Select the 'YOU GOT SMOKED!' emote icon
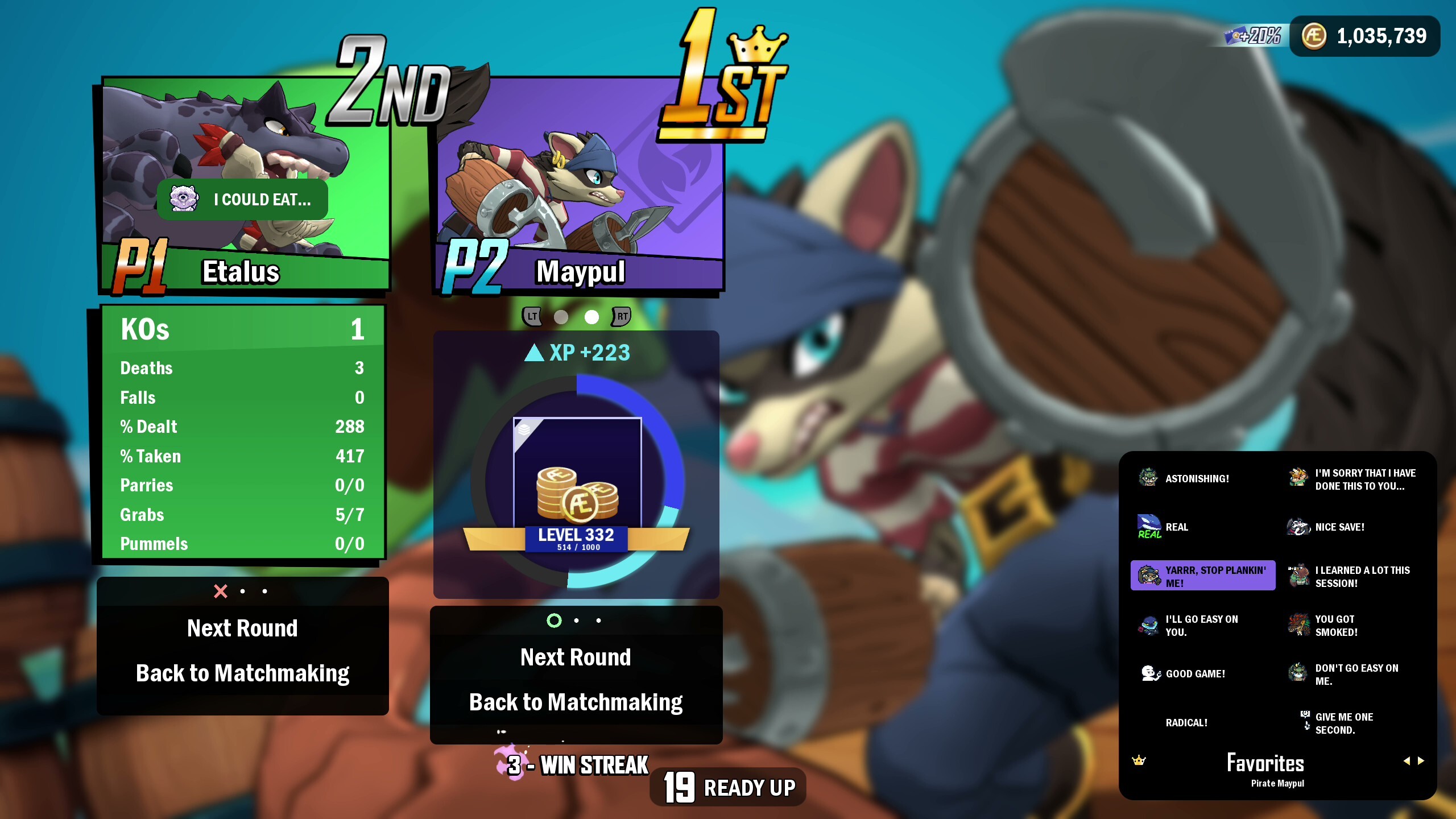The height and width of the screenshot is (819, 1456). pos(1298,626)
